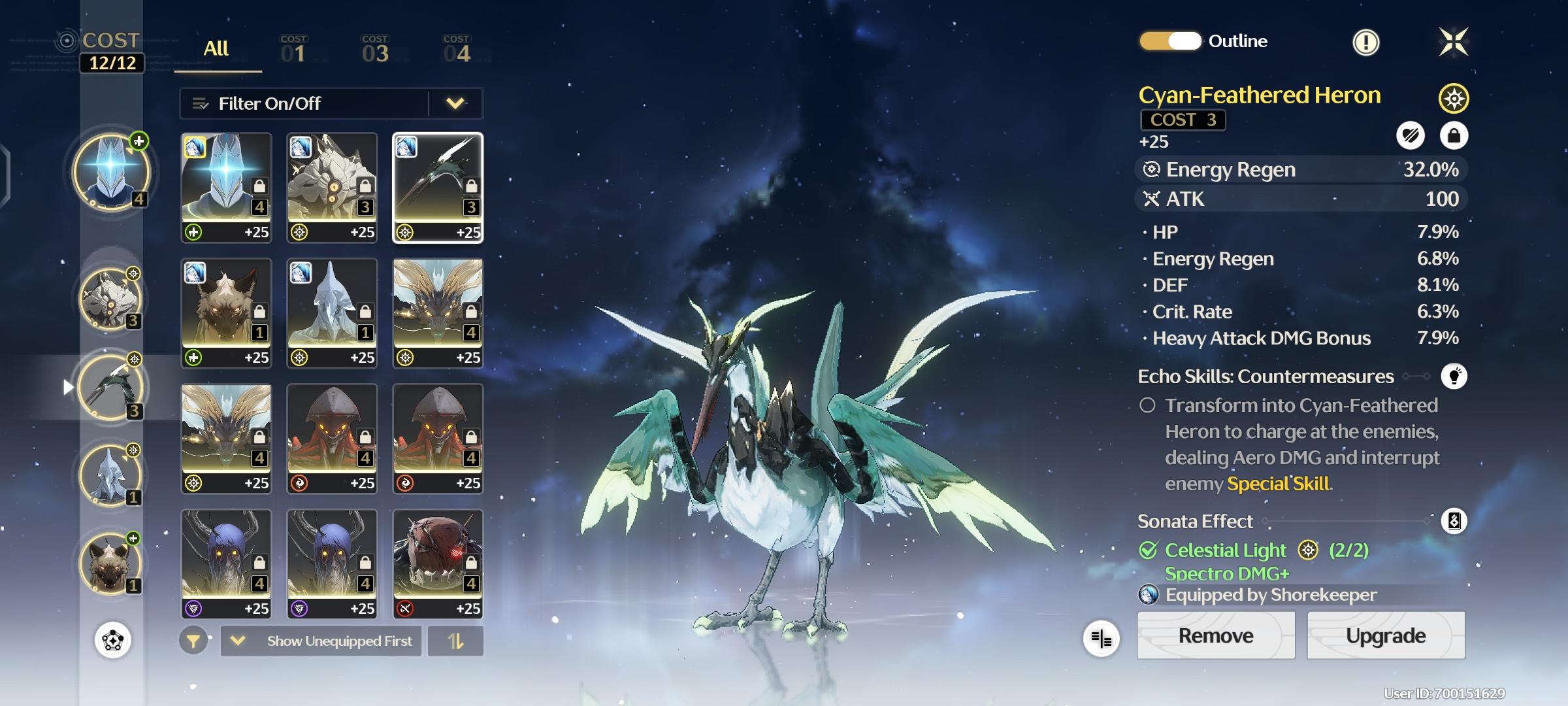Image resolution: width=1568 pixels, height=706 pixels.
Task: Expand the Filter On/Off dropdown
Action: (x=455, y=103)
